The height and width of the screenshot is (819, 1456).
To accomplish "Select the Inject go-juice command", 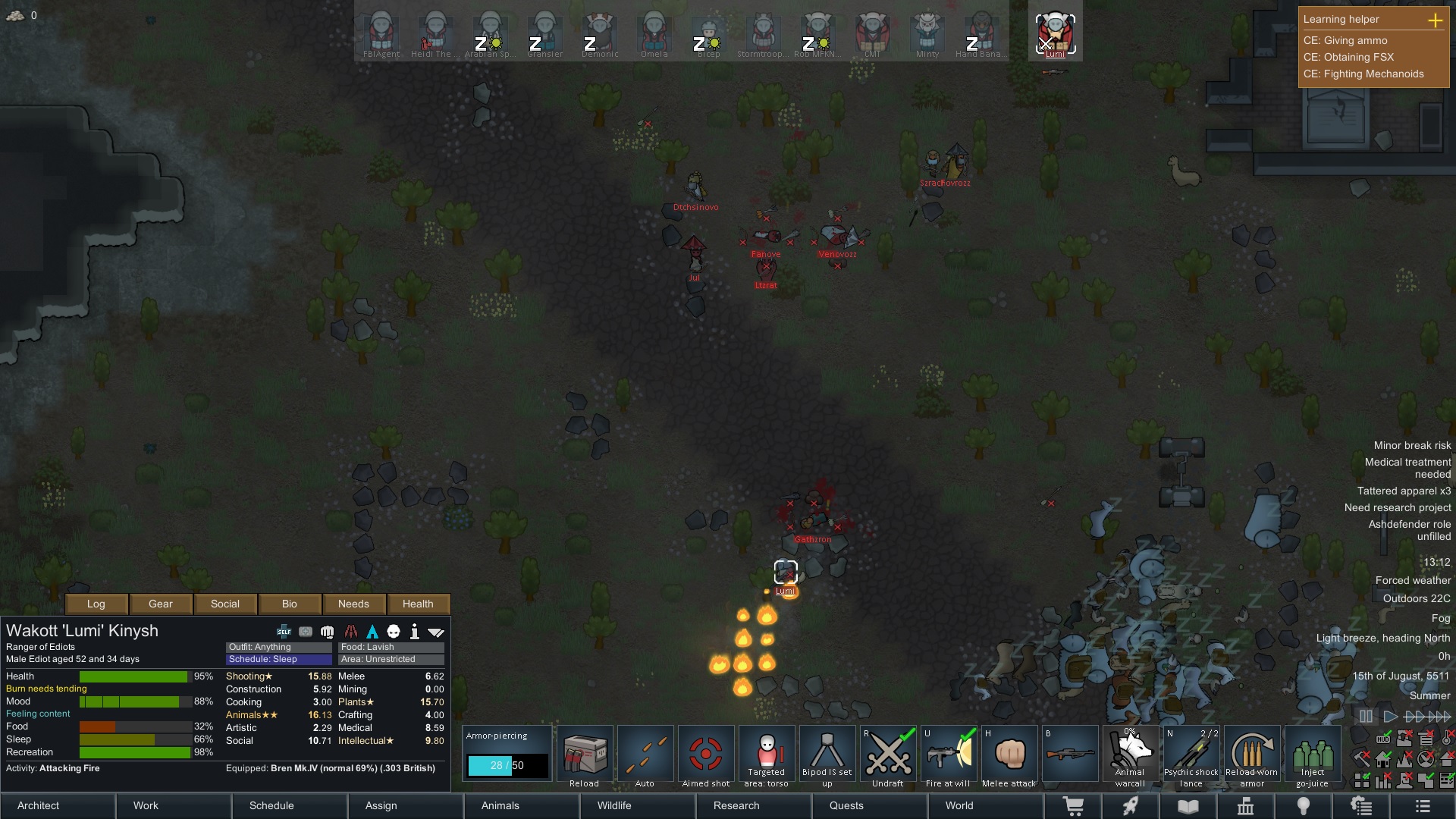I will tap(1313, 753).
